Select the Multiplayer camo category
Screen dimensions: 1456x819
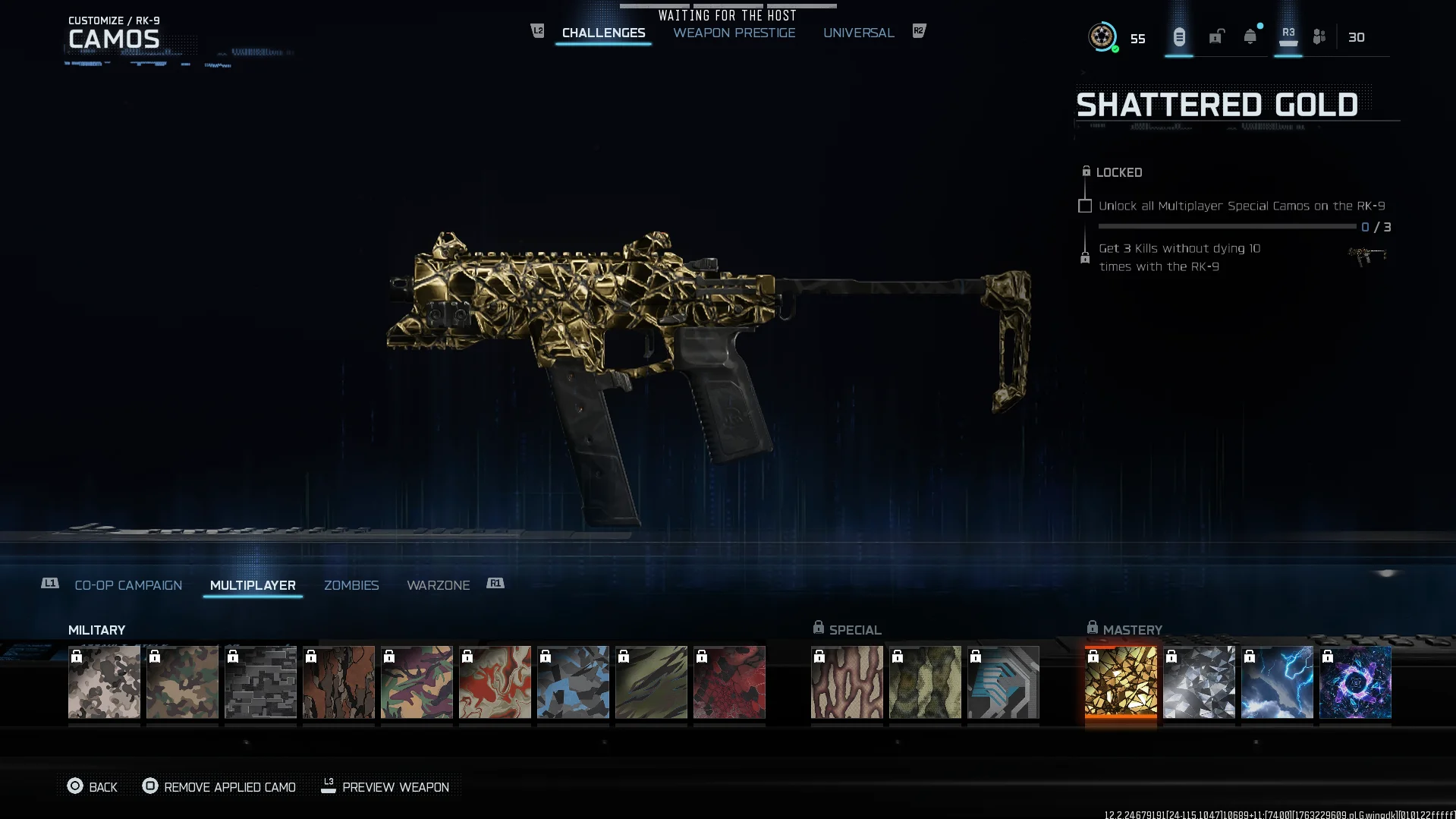pyautogui.click(x=253, y=585)
